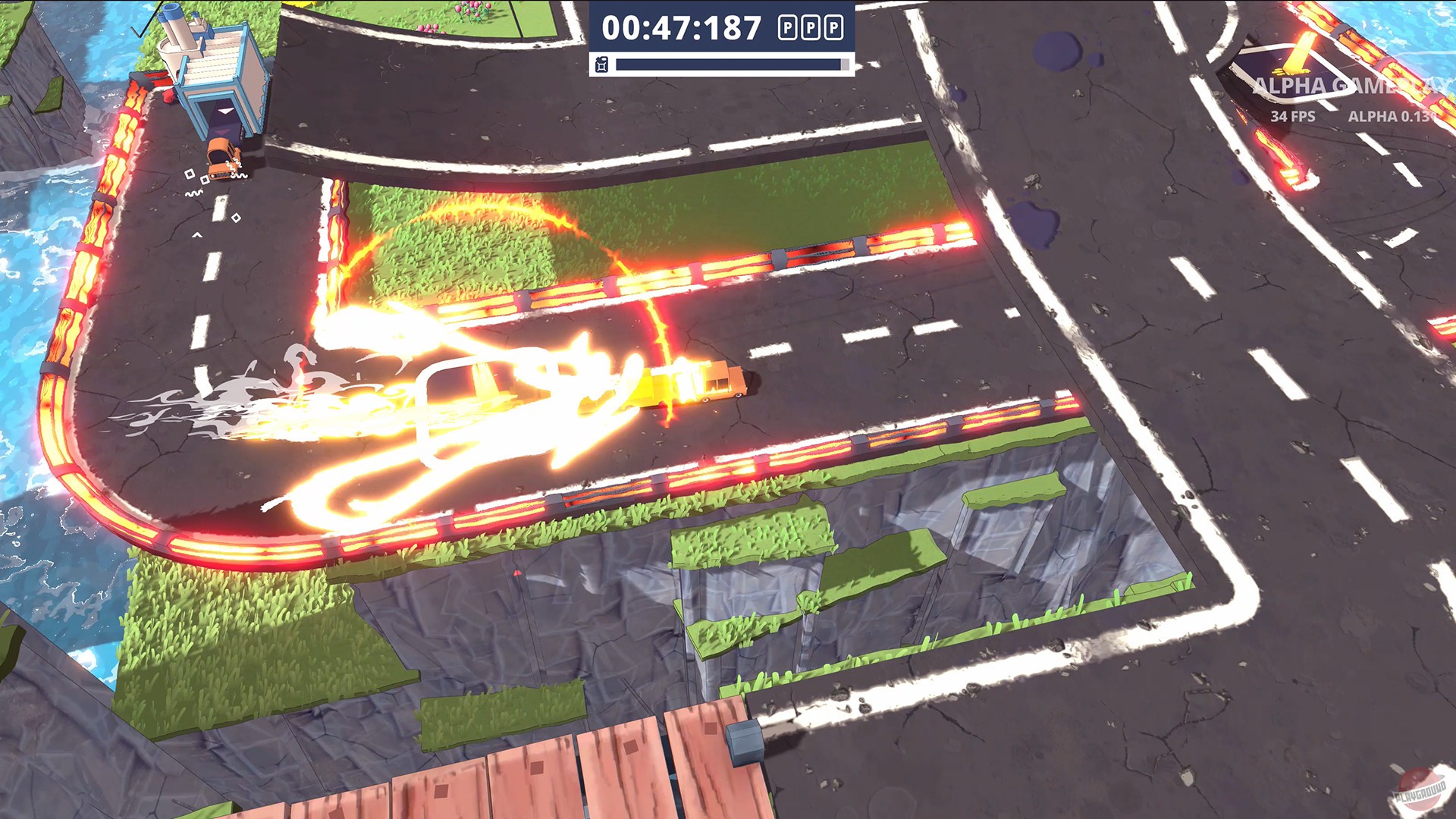Select the rightmost P indicator icon

835,29
